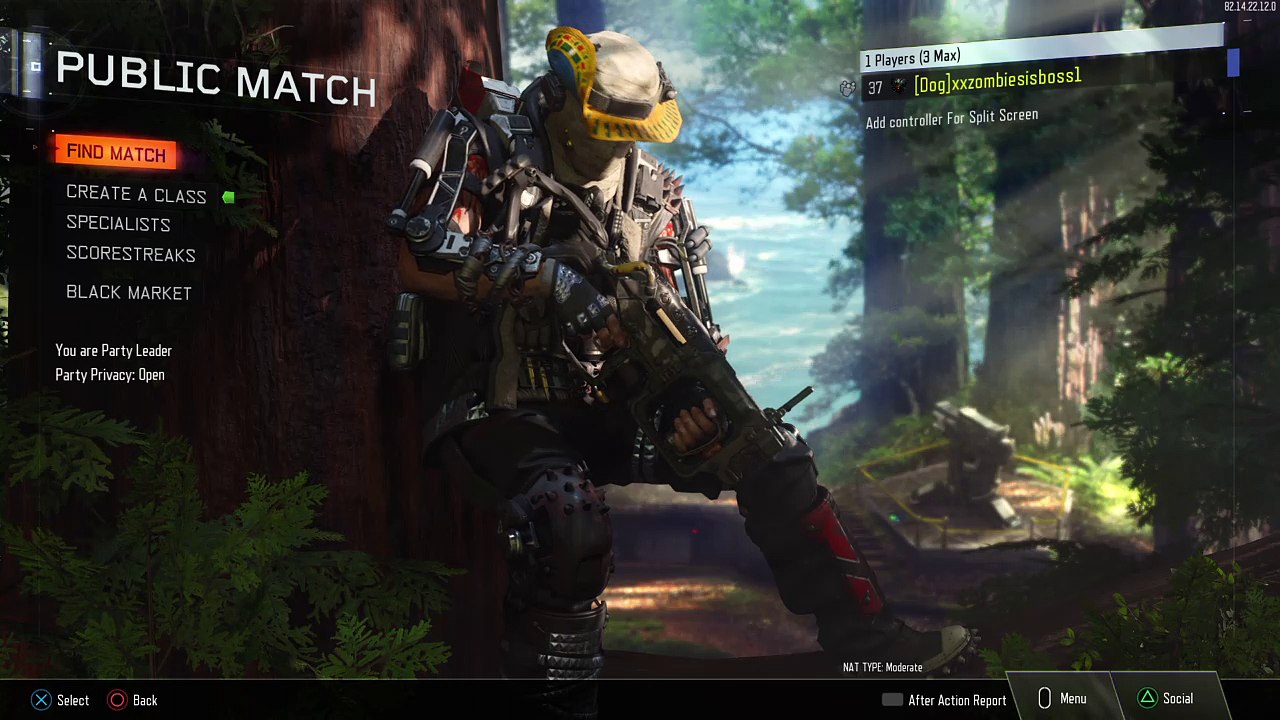Select Find Match
This screenshot has width=1280, height=720.
pyautogui.click(x=116, y=153)
